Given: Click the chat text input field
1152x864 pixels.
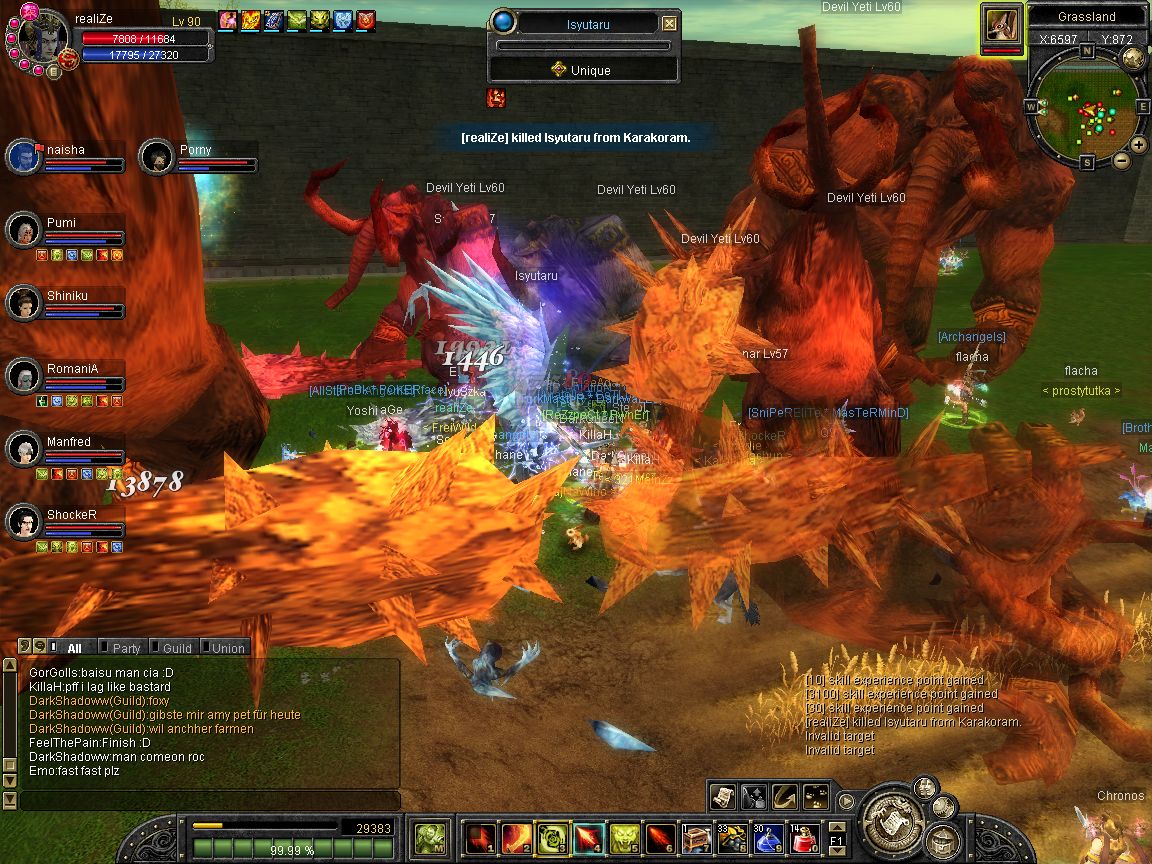Looking at the screenshot, I should click(x=208, y=801).
